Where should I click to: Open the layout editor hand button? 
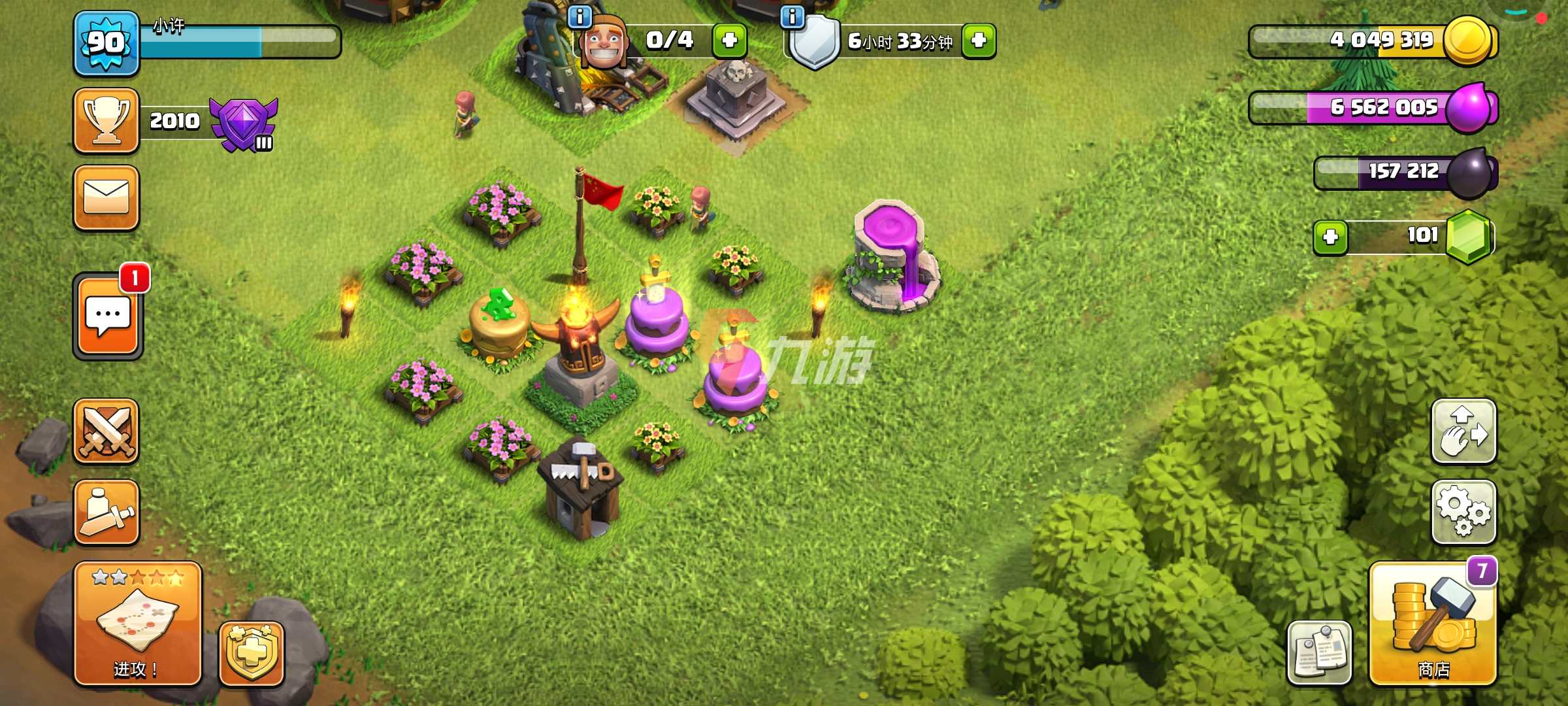(x=1463, y=431)
